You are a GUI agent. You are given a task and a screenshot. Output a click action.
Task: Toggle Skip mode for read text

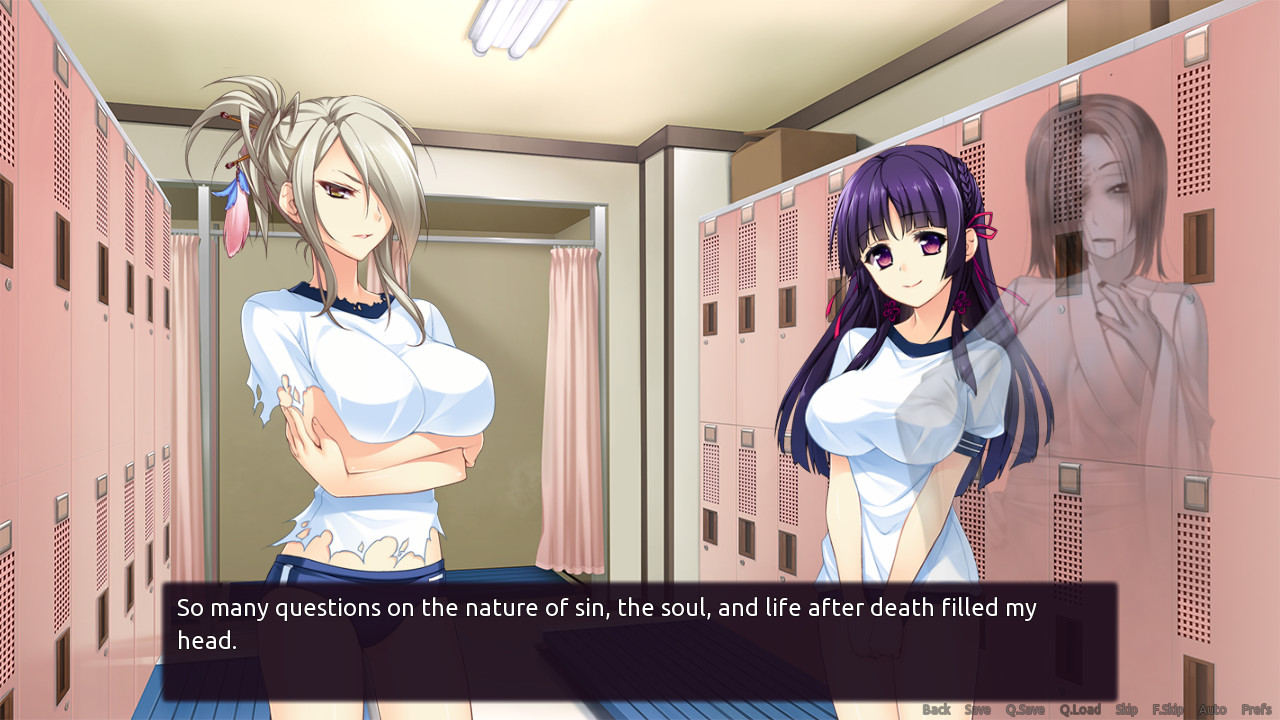(x=1127, y=708)
